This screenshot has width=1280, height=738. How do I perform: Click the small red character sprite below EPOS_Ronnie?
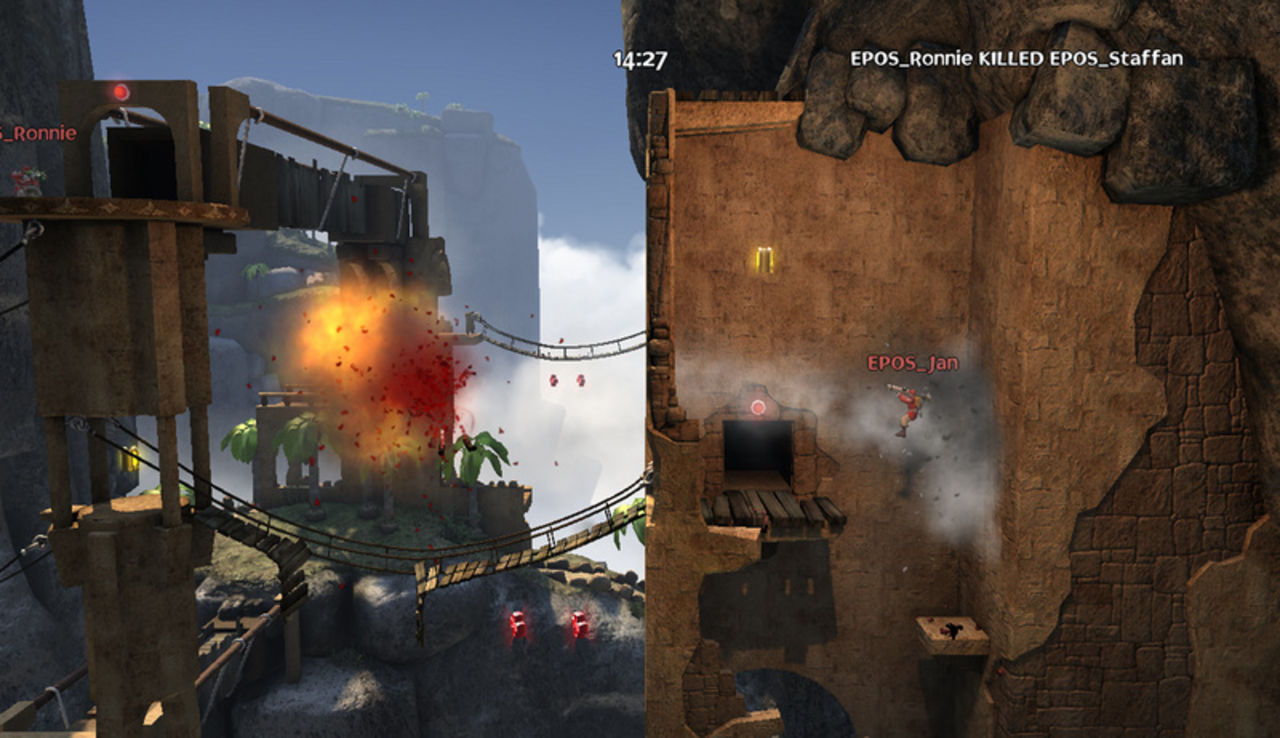(25, 180)
